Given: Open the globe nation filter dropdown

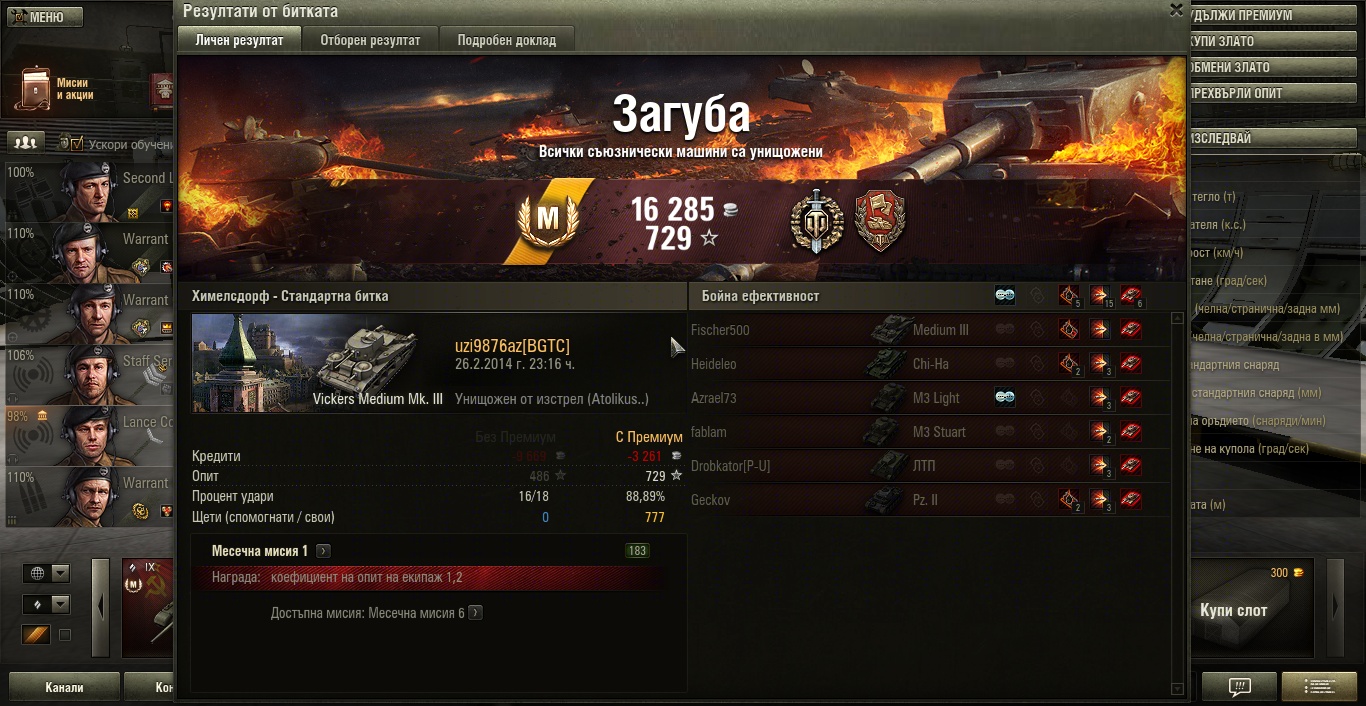Looking at the screenshot, I should pyautogui.click(x=47, y=573).
